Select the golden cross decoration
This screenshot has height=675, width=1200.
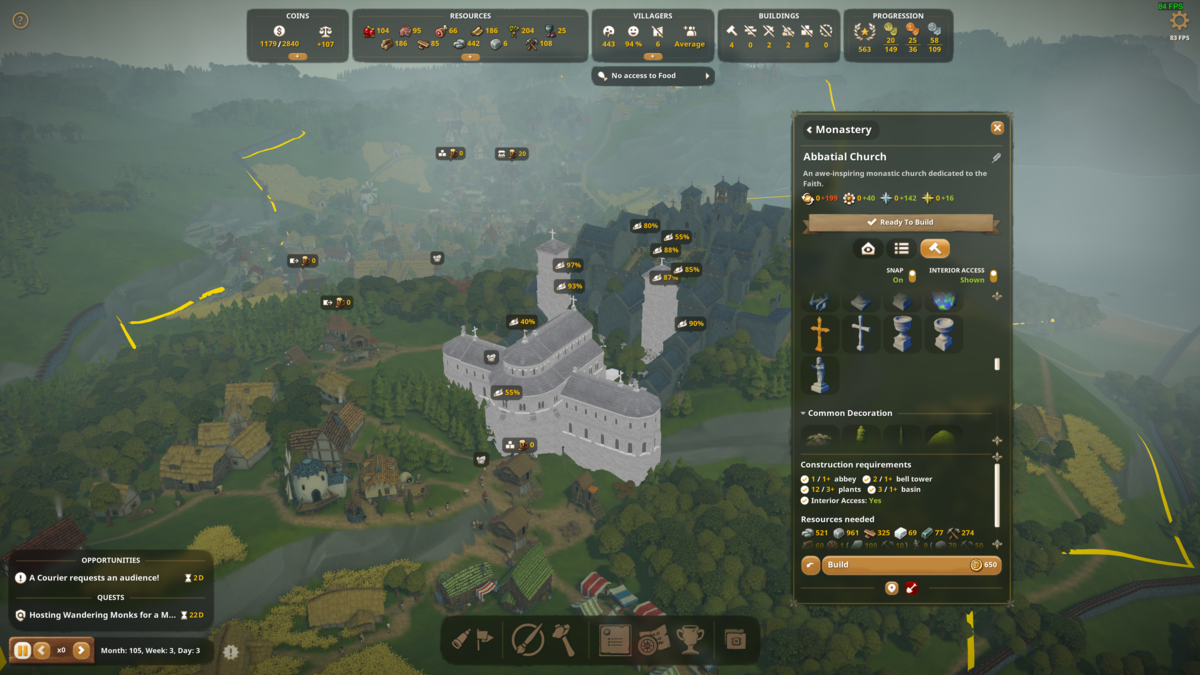click(820, 334)
